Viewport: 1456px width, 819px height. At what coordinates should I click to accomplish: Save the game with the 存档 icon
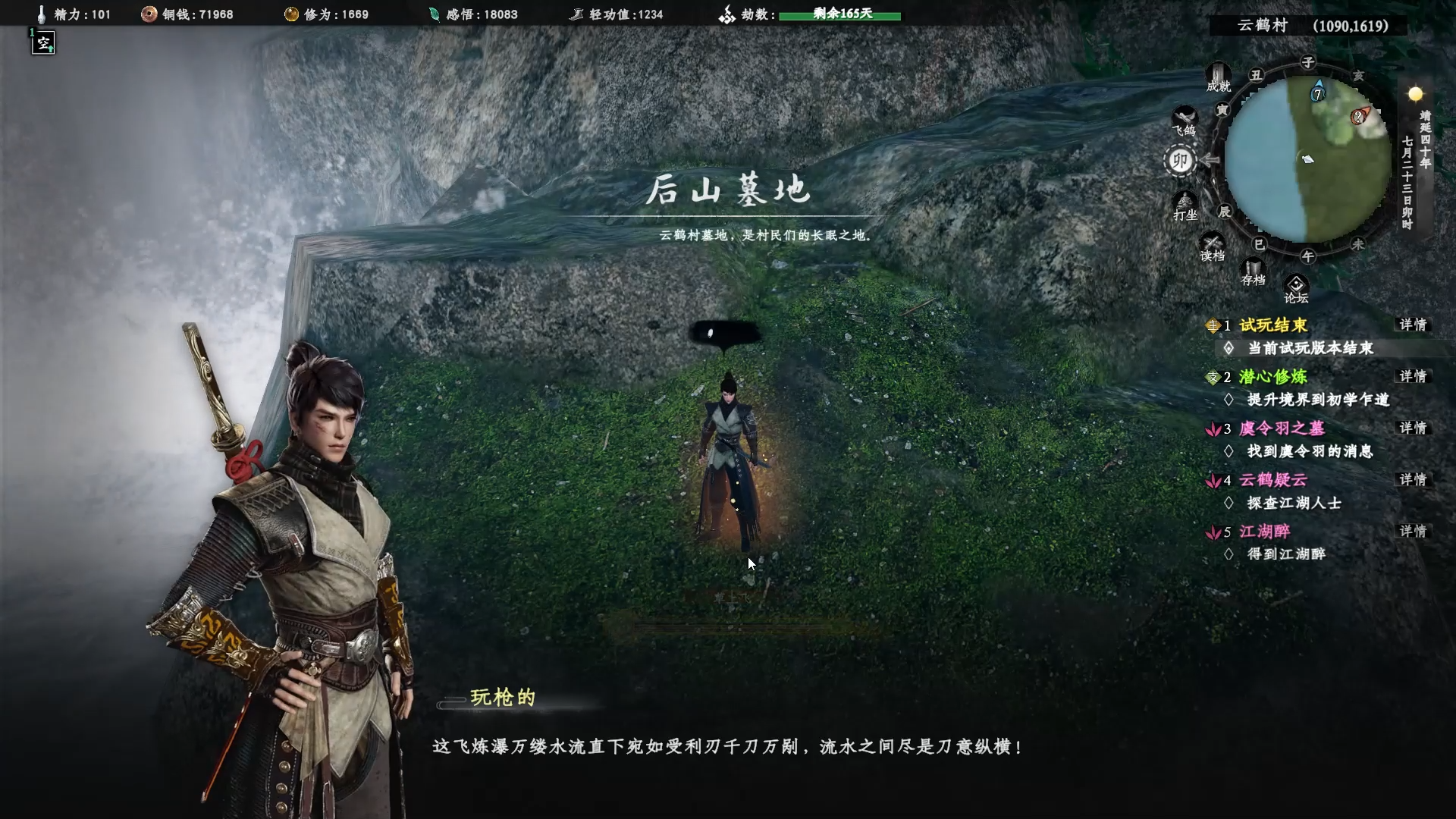(x=1253, y=271)
